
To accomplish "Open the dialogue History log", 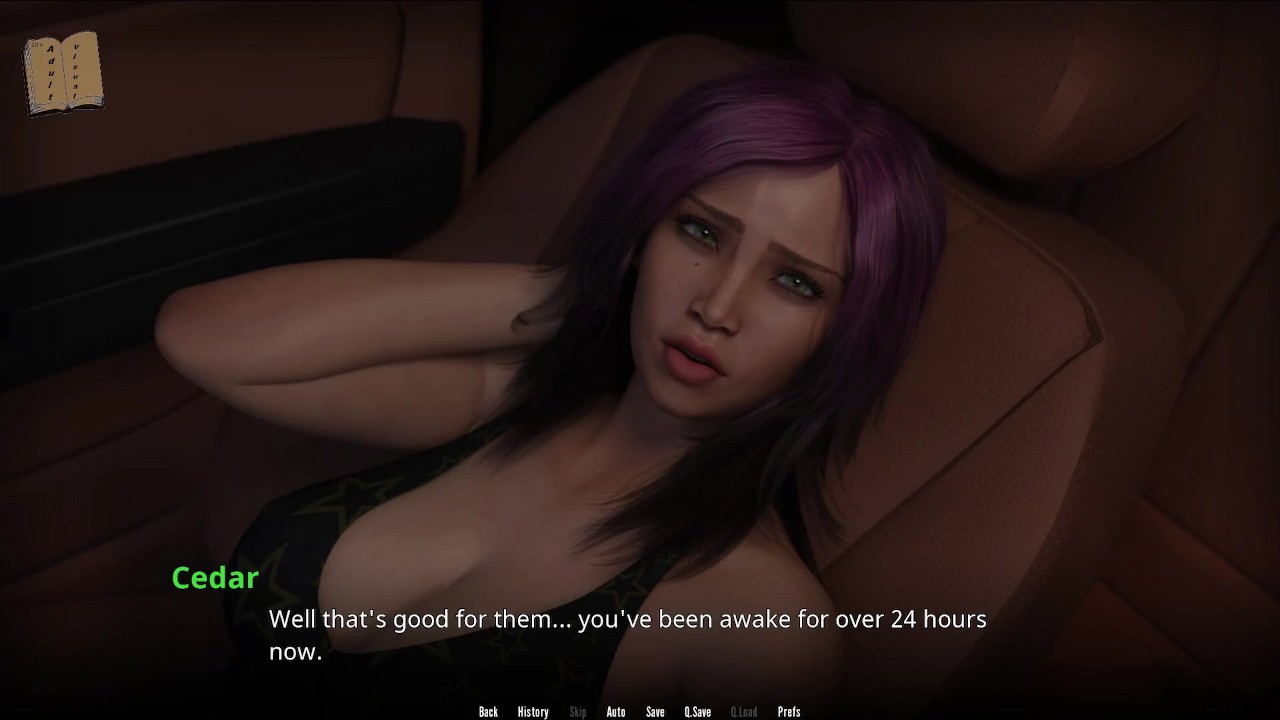I will pyautogui.click(x=533, y=712).
